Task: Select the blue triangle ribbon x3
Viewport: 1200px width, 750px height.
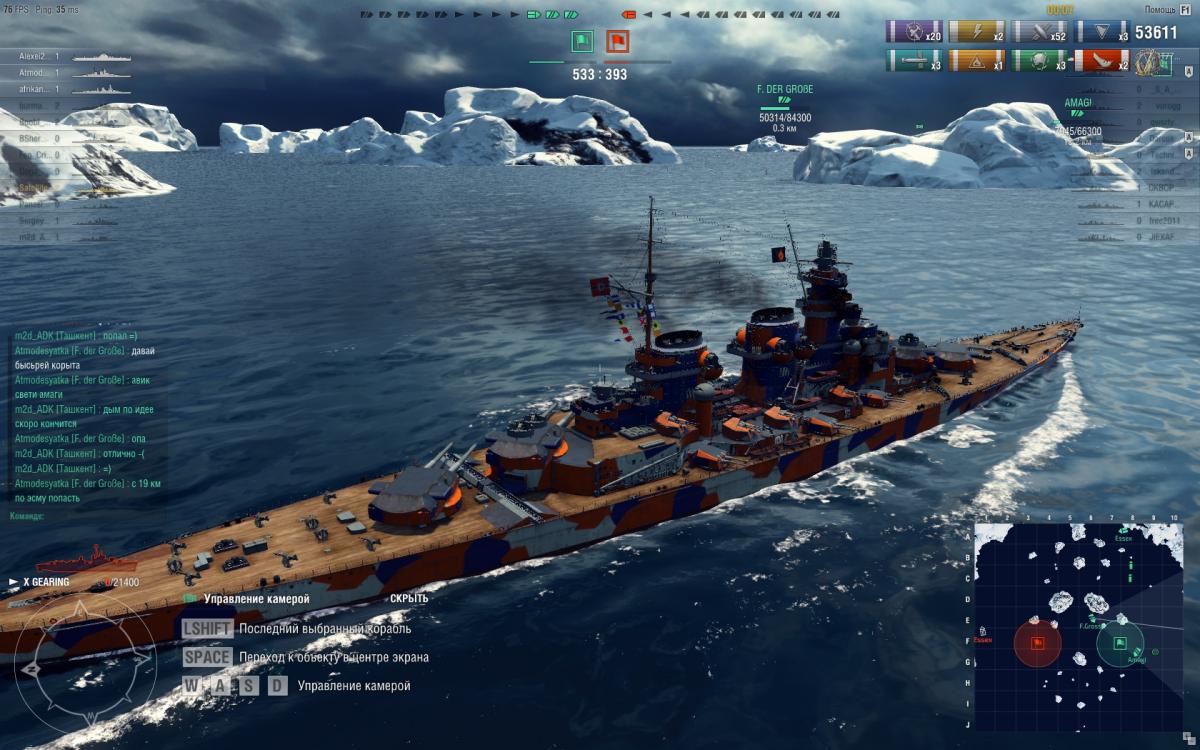Action: pyautogui.click(x=1101, y=32)
